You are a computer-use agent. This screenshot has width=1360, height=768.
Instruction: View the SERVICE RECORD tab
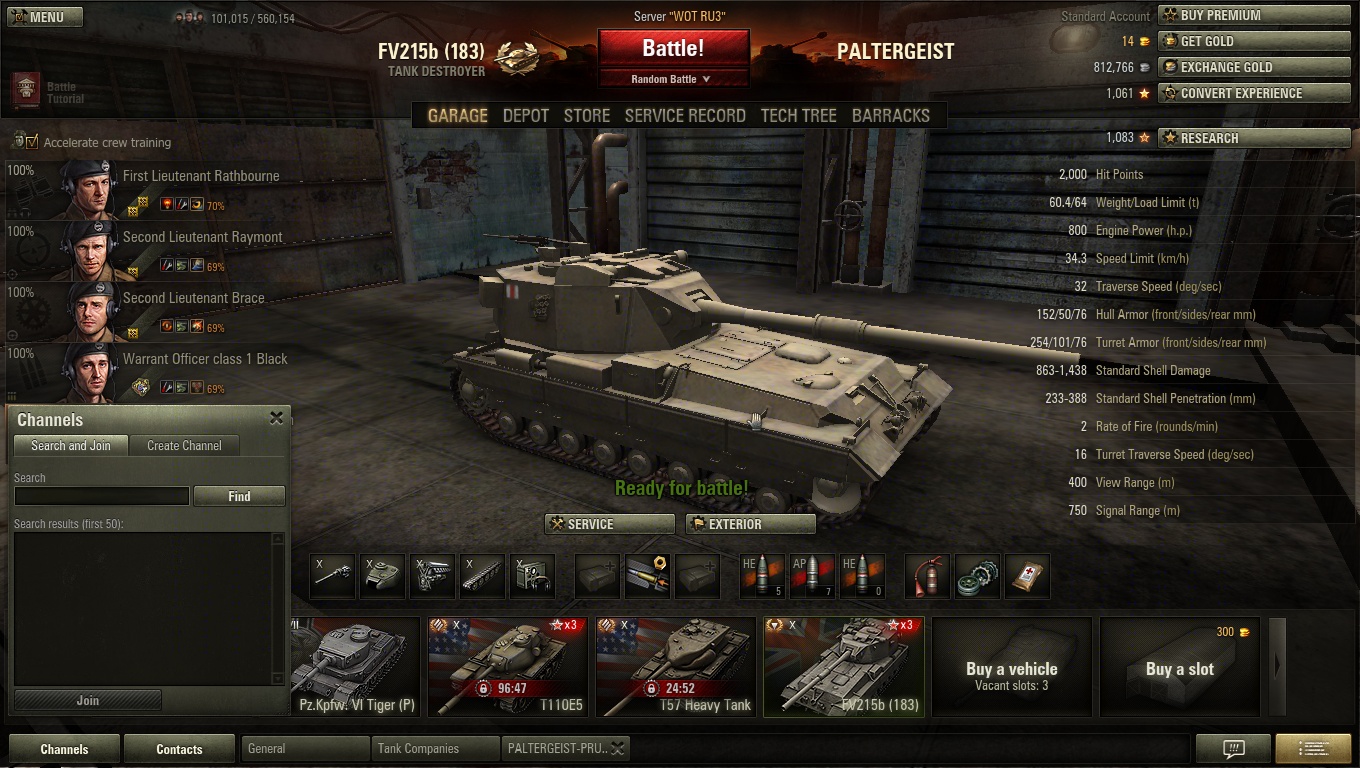tap(685, 116)
